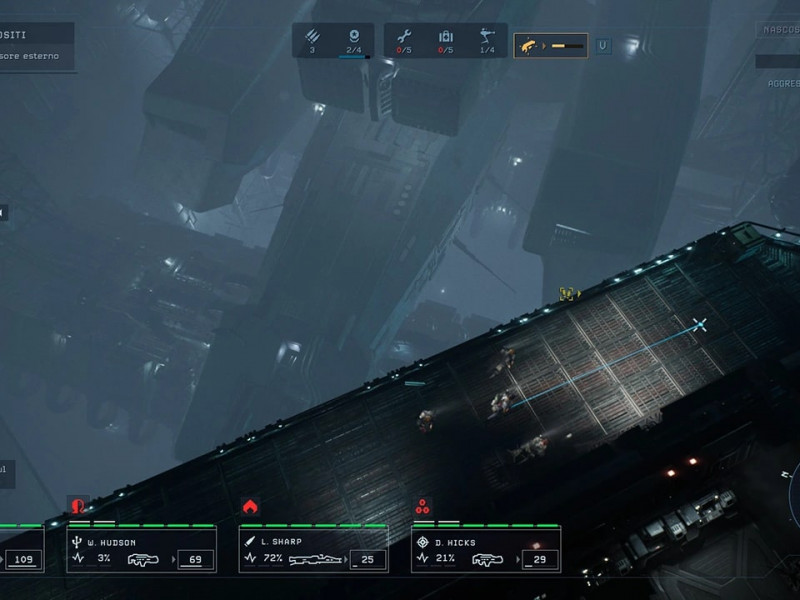Click the wrench tools resource icon

pos(404,37)
